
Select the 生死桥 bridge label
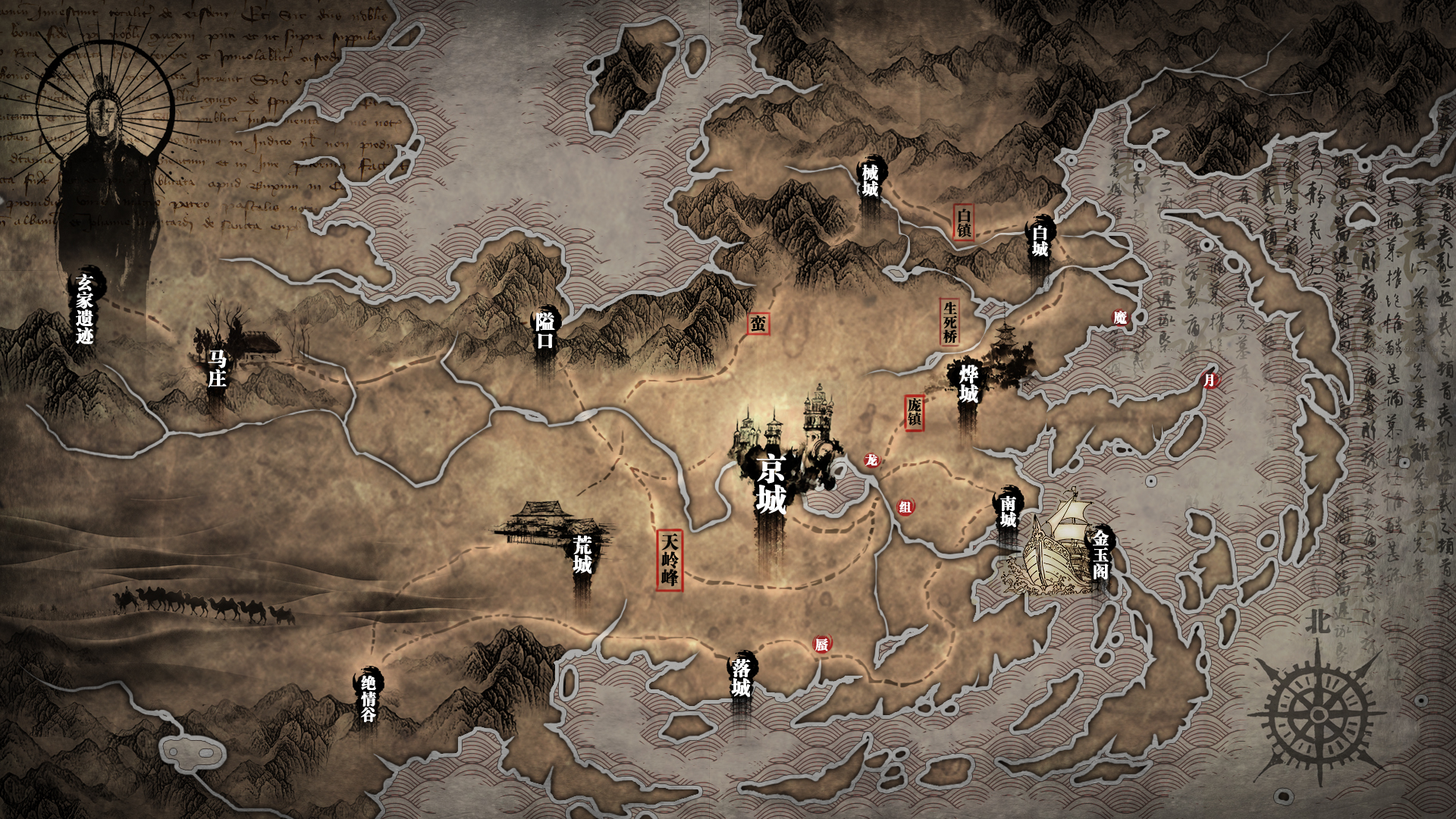click(x=950, y=322)
